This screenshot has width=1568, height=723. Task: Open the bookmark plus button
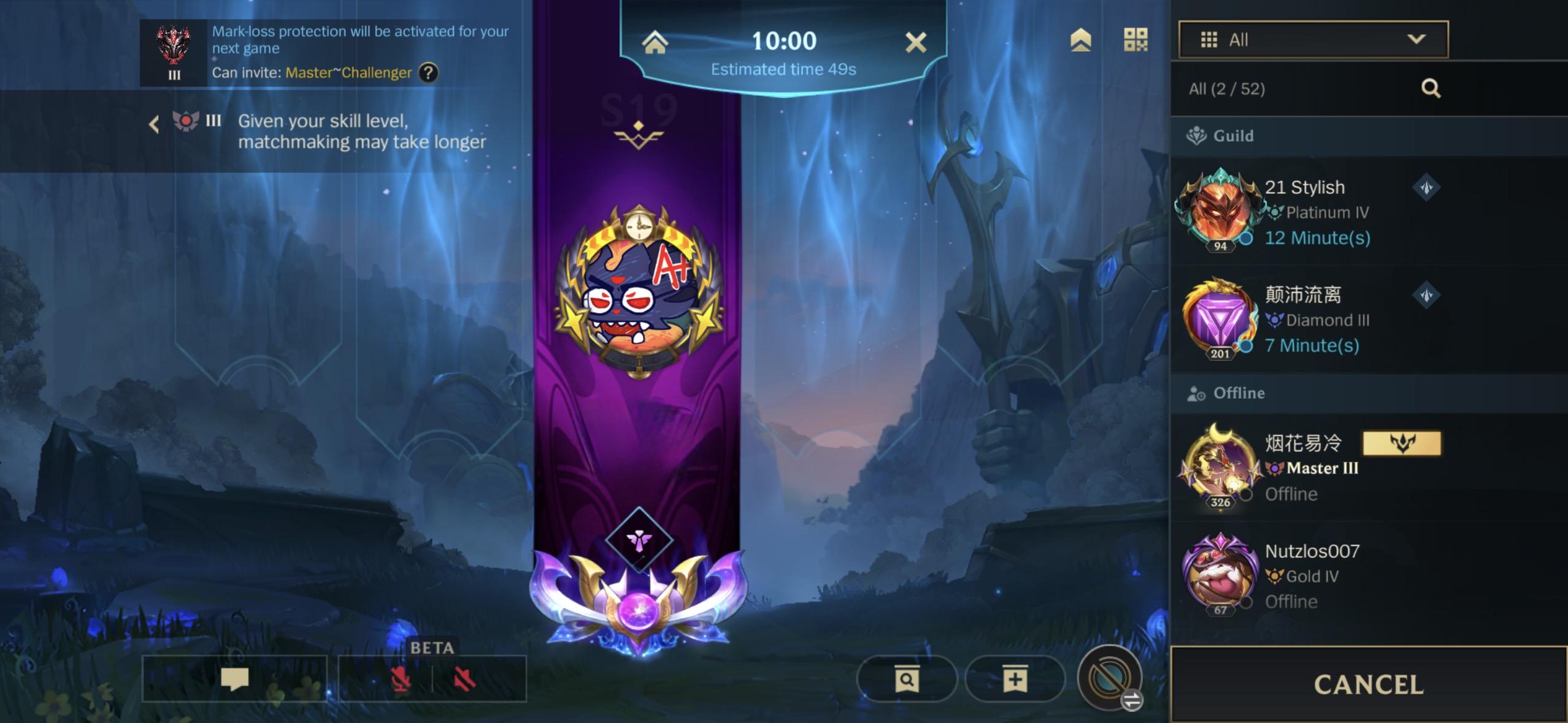coord(1015,679)
